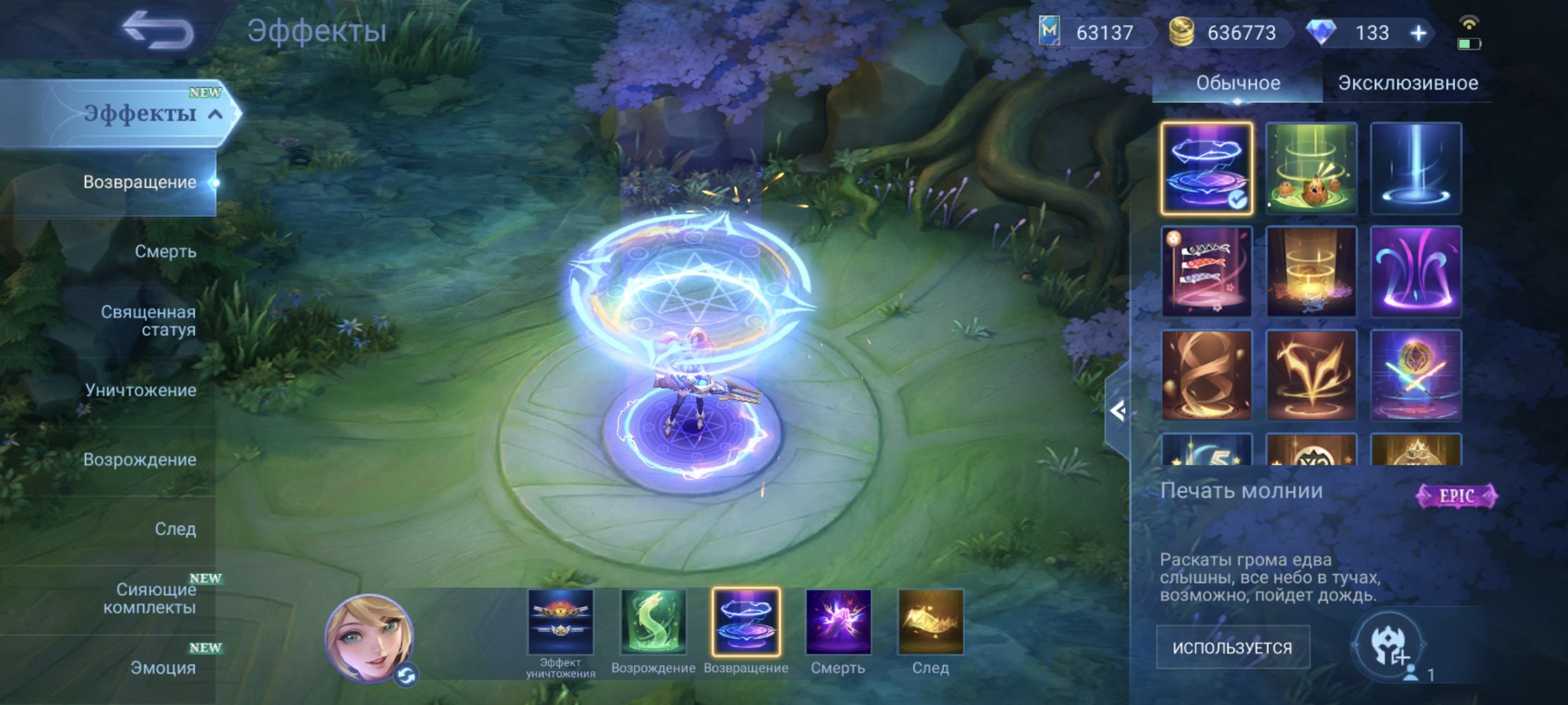Image resolution: width=1568 pixels, height=705 pixels.
Task: Select the Lightning Seal recall effect thumbnail
Action: point(1207,169)
